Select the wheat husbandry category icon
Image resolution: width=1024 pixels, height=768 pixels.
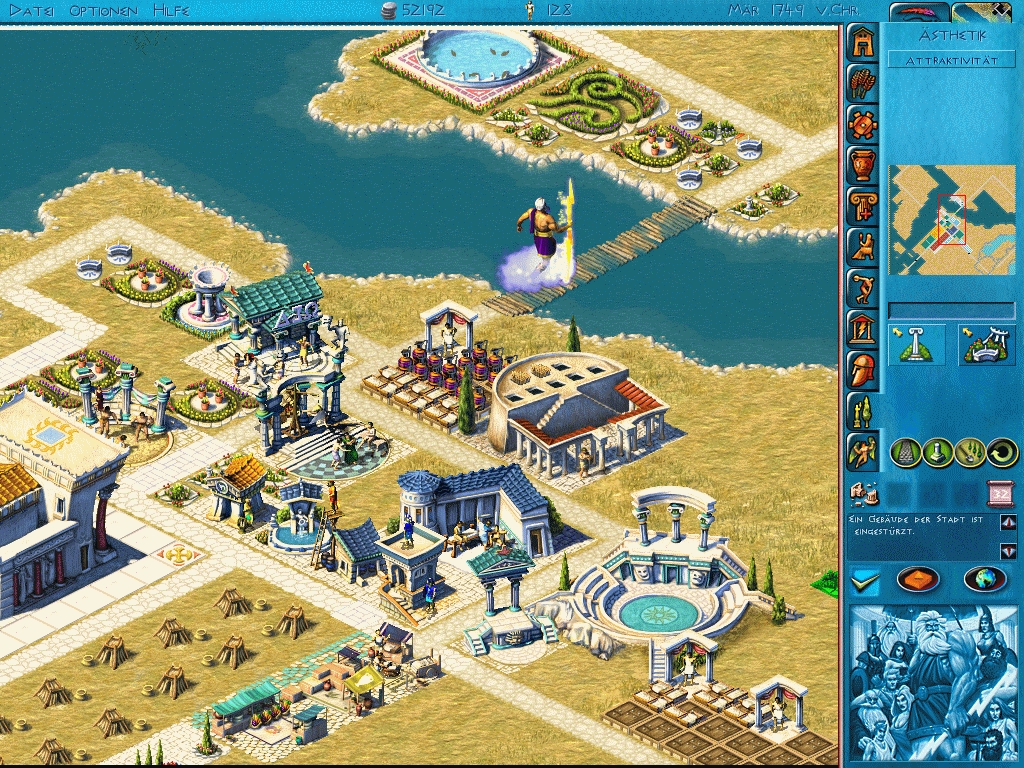coord(862,82)
